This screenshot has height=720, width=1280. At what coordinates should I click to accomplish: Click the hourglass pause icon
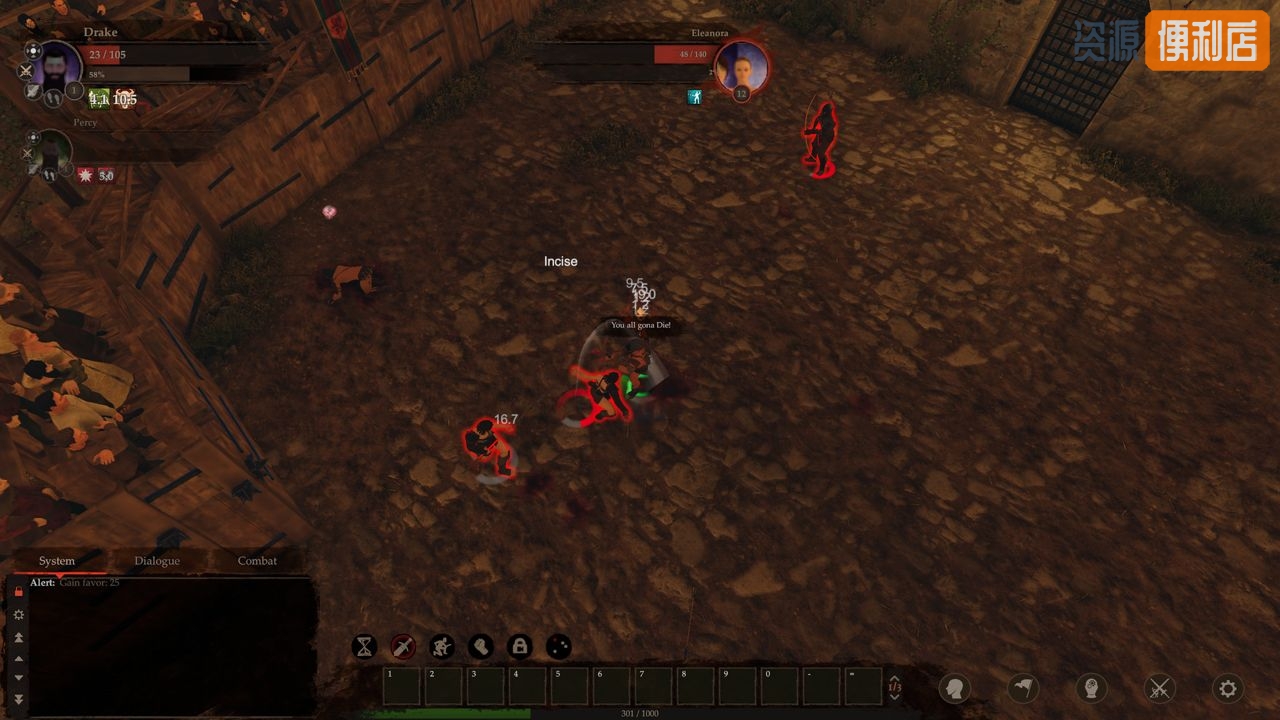[364, 647]
